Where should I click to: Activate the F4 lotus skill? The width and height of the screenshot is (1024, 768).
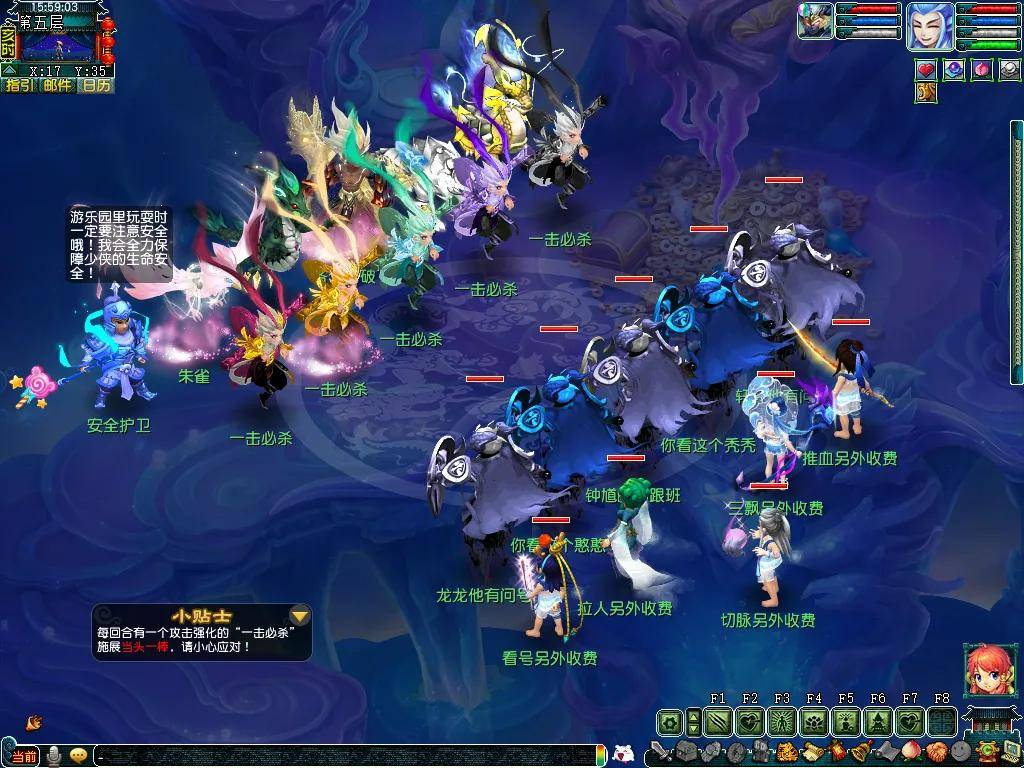tap(814, 721)
